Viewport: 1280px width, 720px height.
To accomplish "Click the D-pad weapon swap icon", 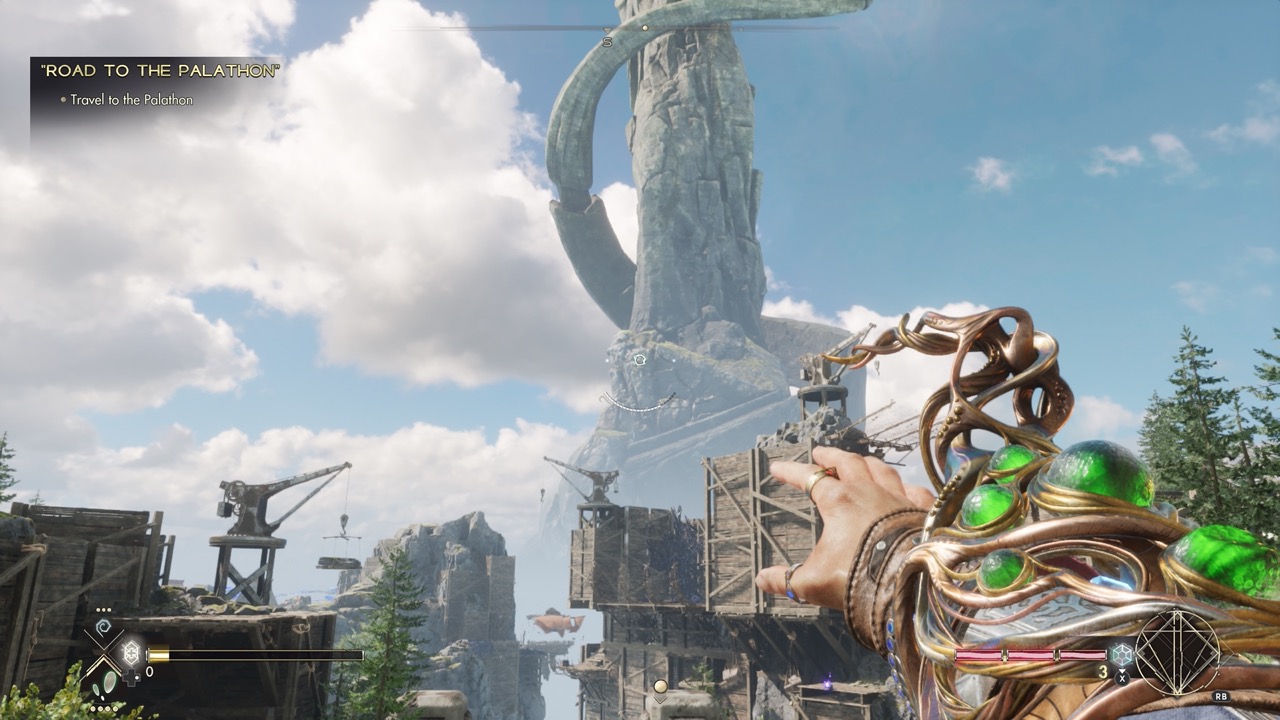I will coord(131,676).
